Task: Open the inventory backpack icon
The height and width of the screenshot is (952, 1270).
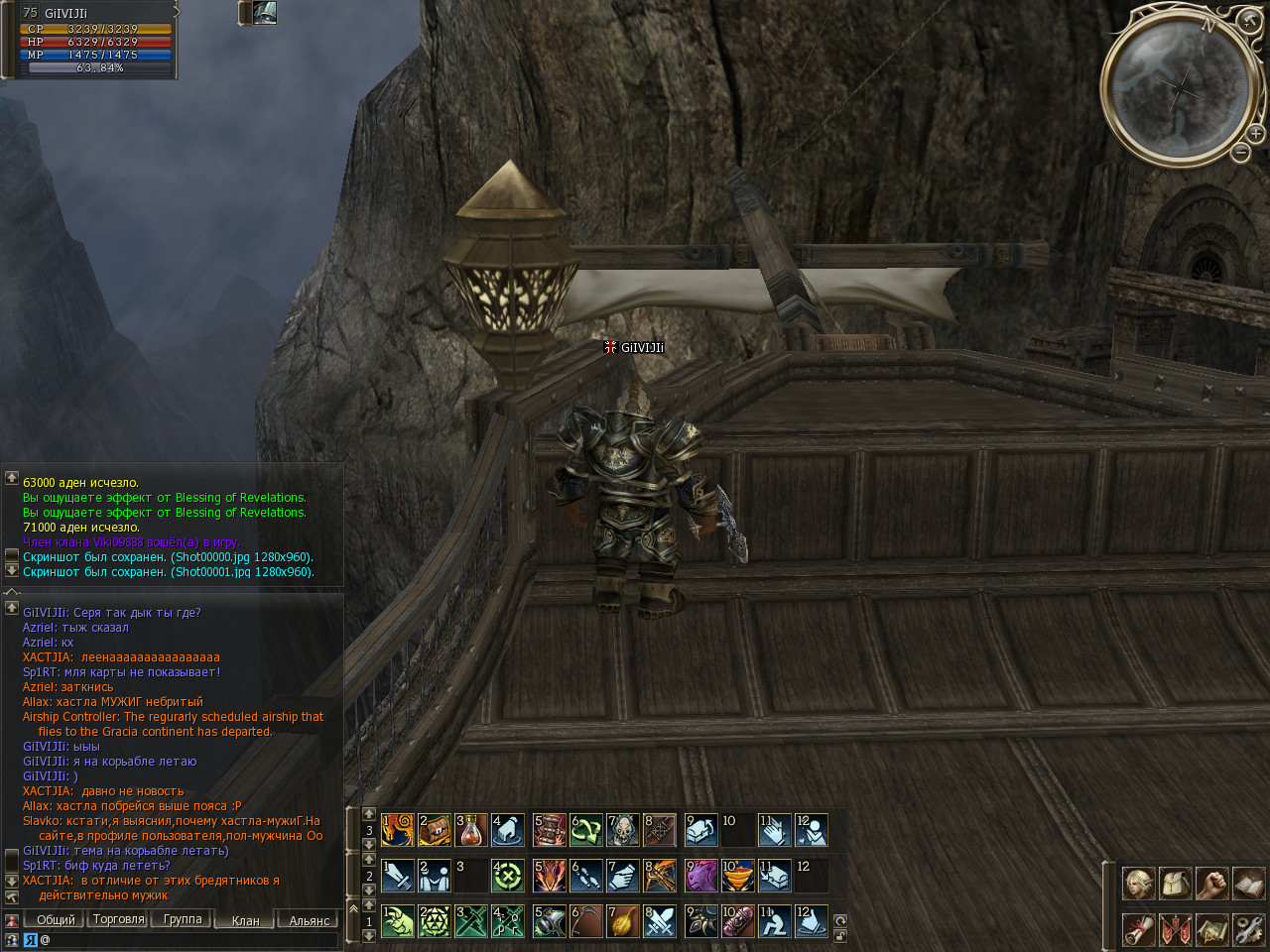Action: (x=1175, y=883)
